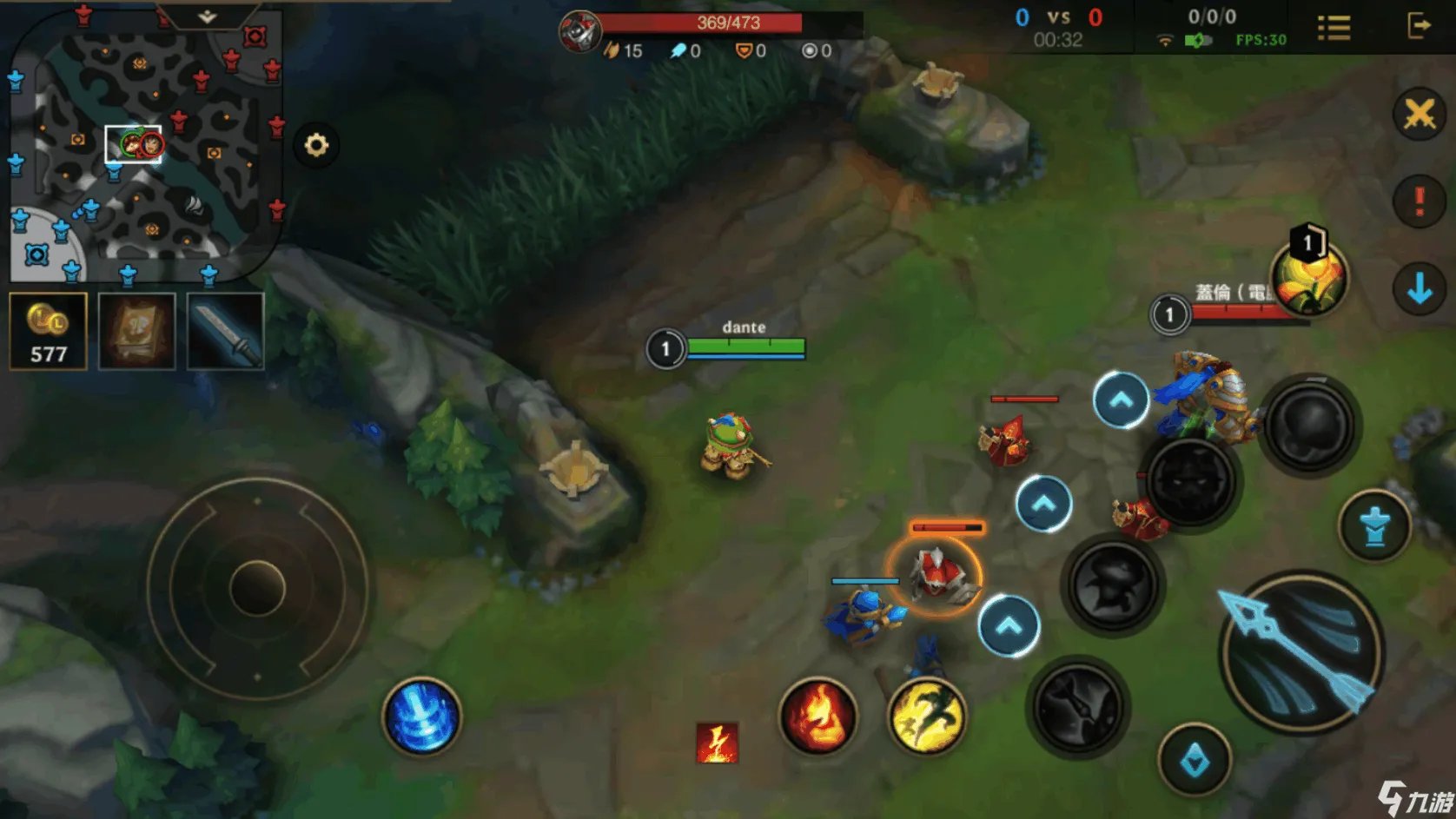Open the minimap
1456x819 pixels.
coord(143,143)
